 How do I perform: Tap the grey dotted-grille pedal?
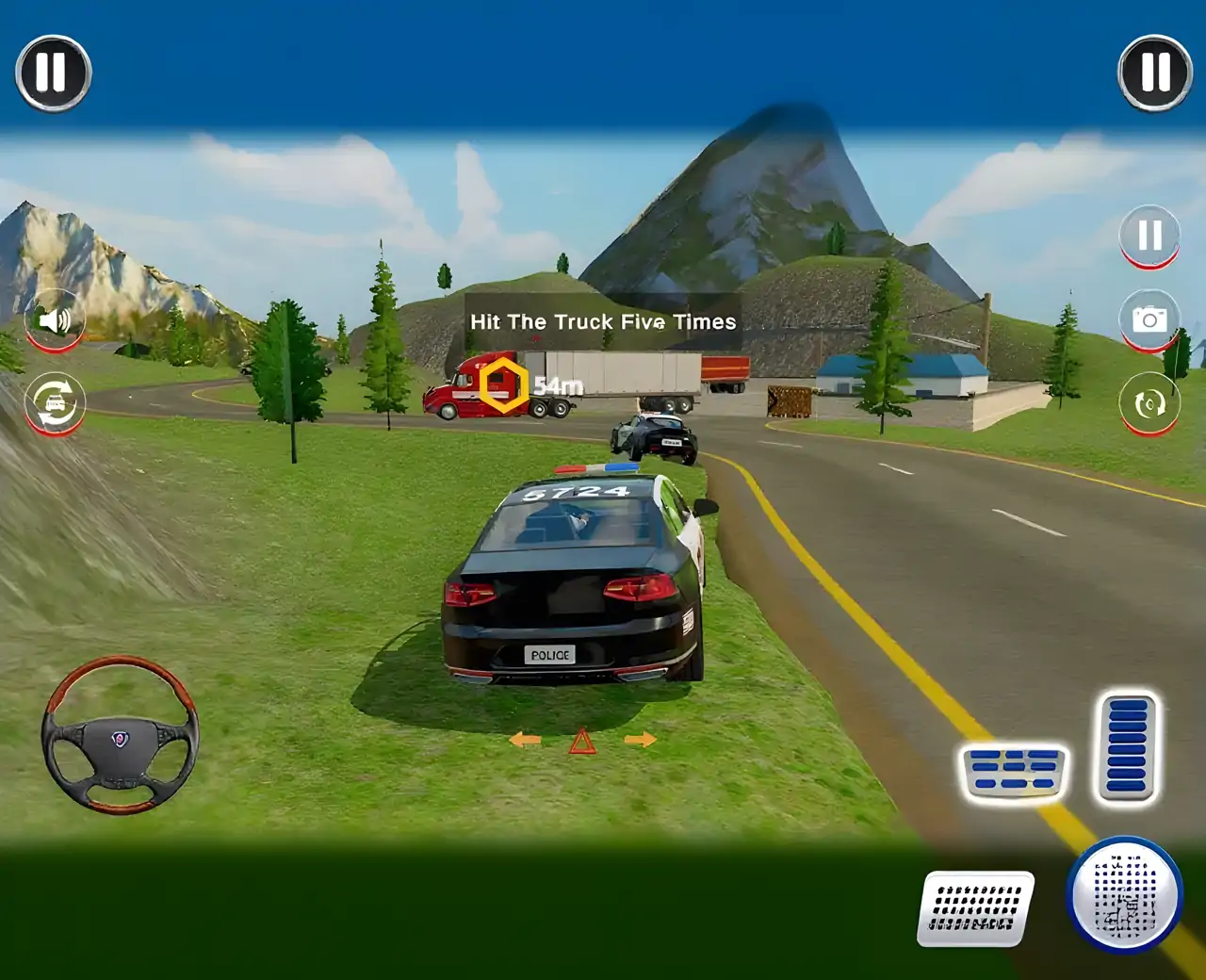coord(975,908)
